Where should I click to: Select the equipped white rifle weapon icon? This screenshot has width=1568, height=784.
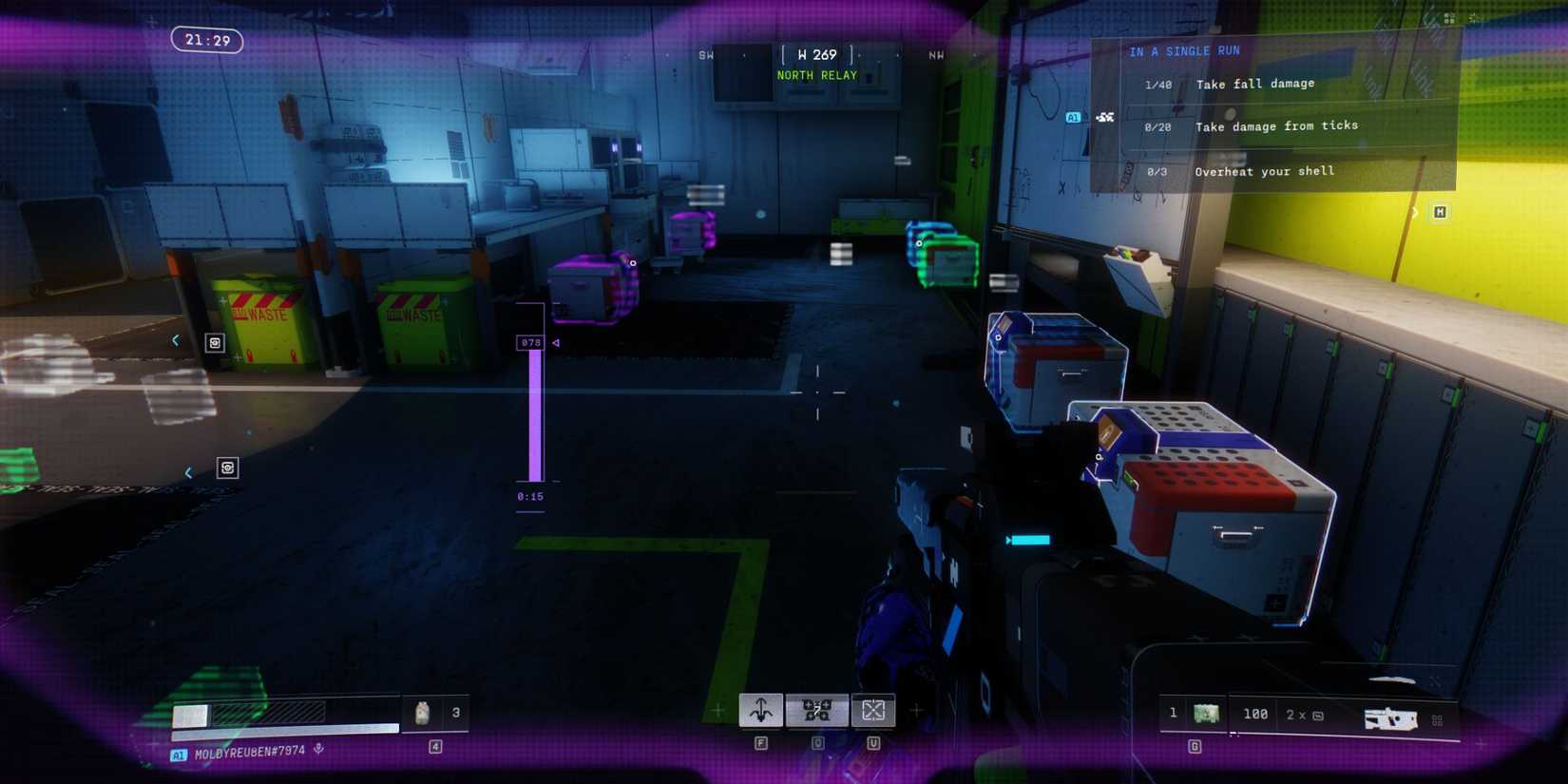coord(1389,718)
